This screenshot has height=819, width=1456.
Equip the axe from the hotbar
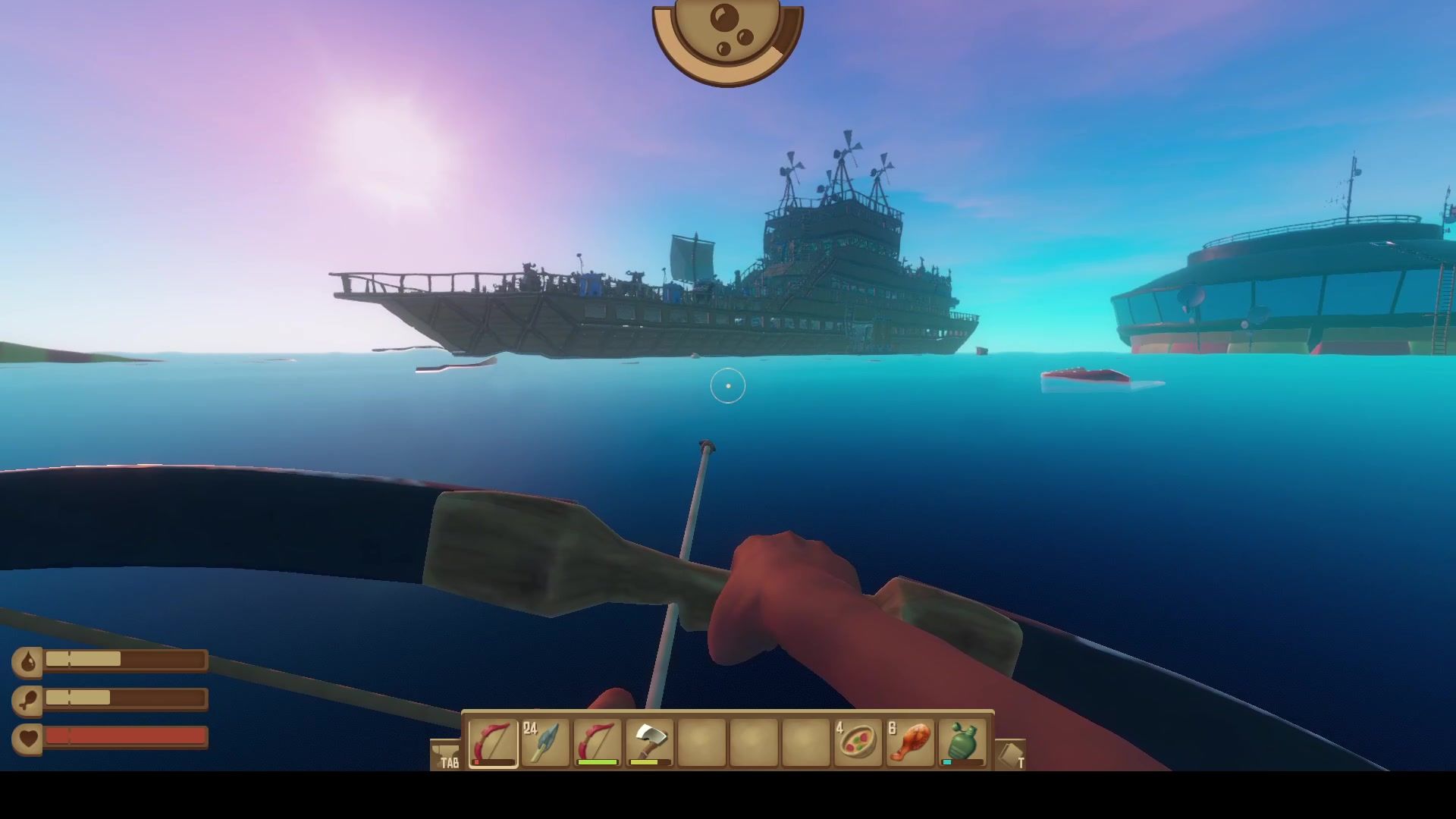click(x=650, y=742)
